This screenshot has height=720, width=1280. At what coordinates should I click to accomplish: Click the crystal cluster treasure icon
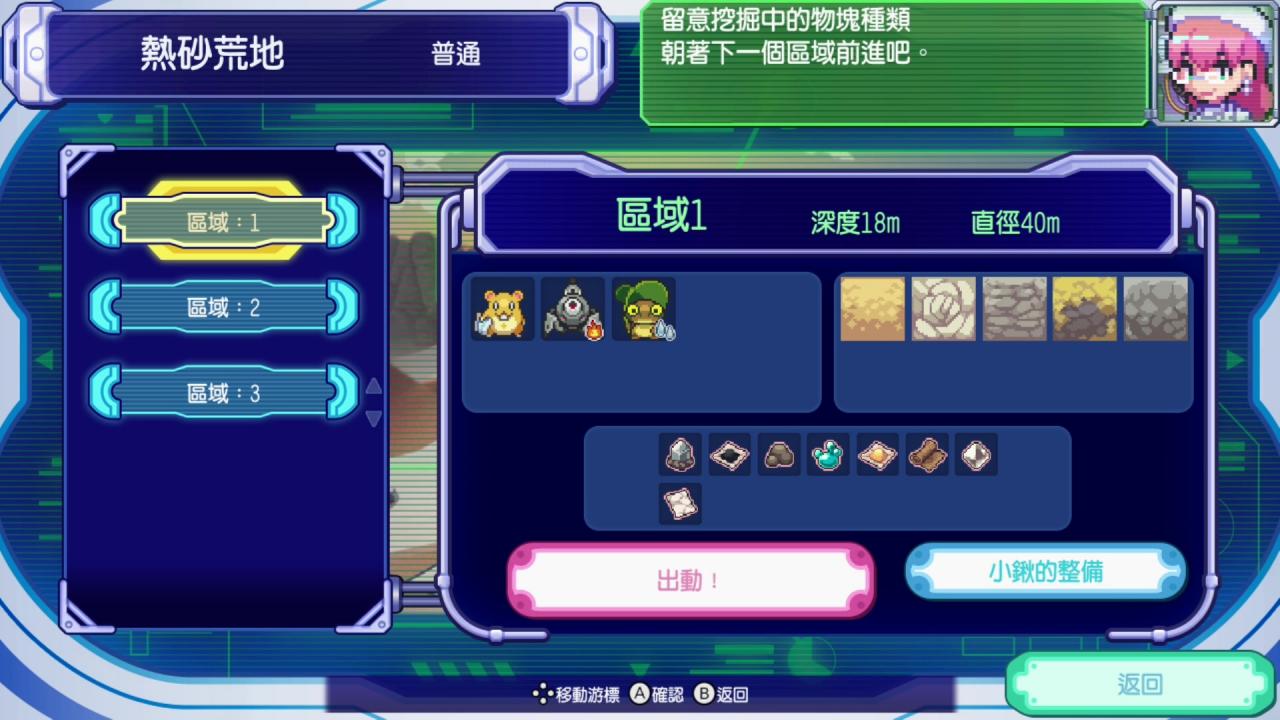(x=679, y=455)
